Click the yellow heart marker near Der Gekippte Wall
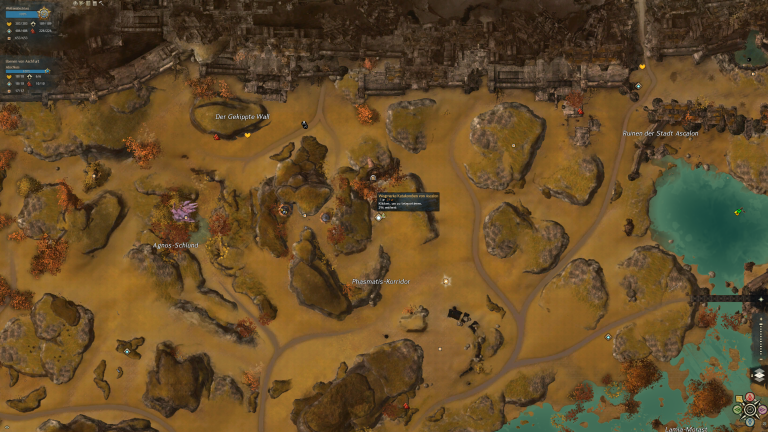The height and width of the screenshot is (432, 768). (247, 134)
